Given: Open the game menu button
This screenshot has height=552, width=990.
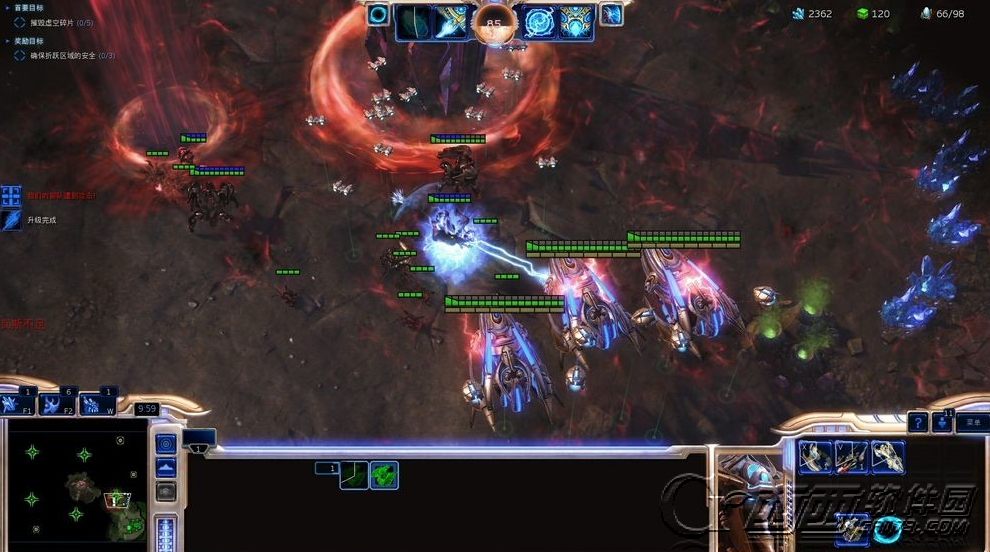Looking at the screenshot, I should (972, 422).
